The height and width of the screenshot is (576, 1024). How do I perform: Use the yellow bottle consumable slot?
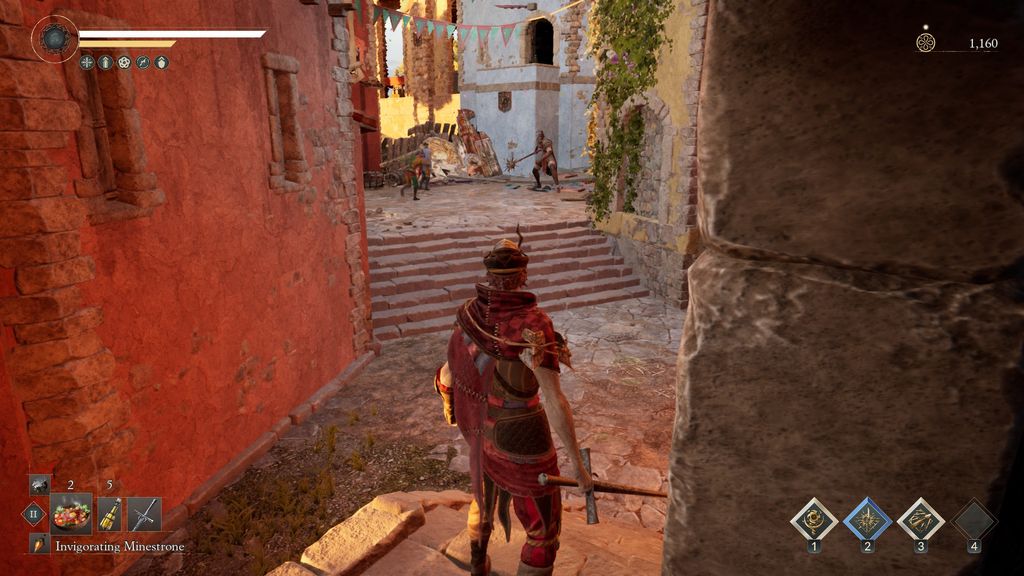[x=108, y=514]
